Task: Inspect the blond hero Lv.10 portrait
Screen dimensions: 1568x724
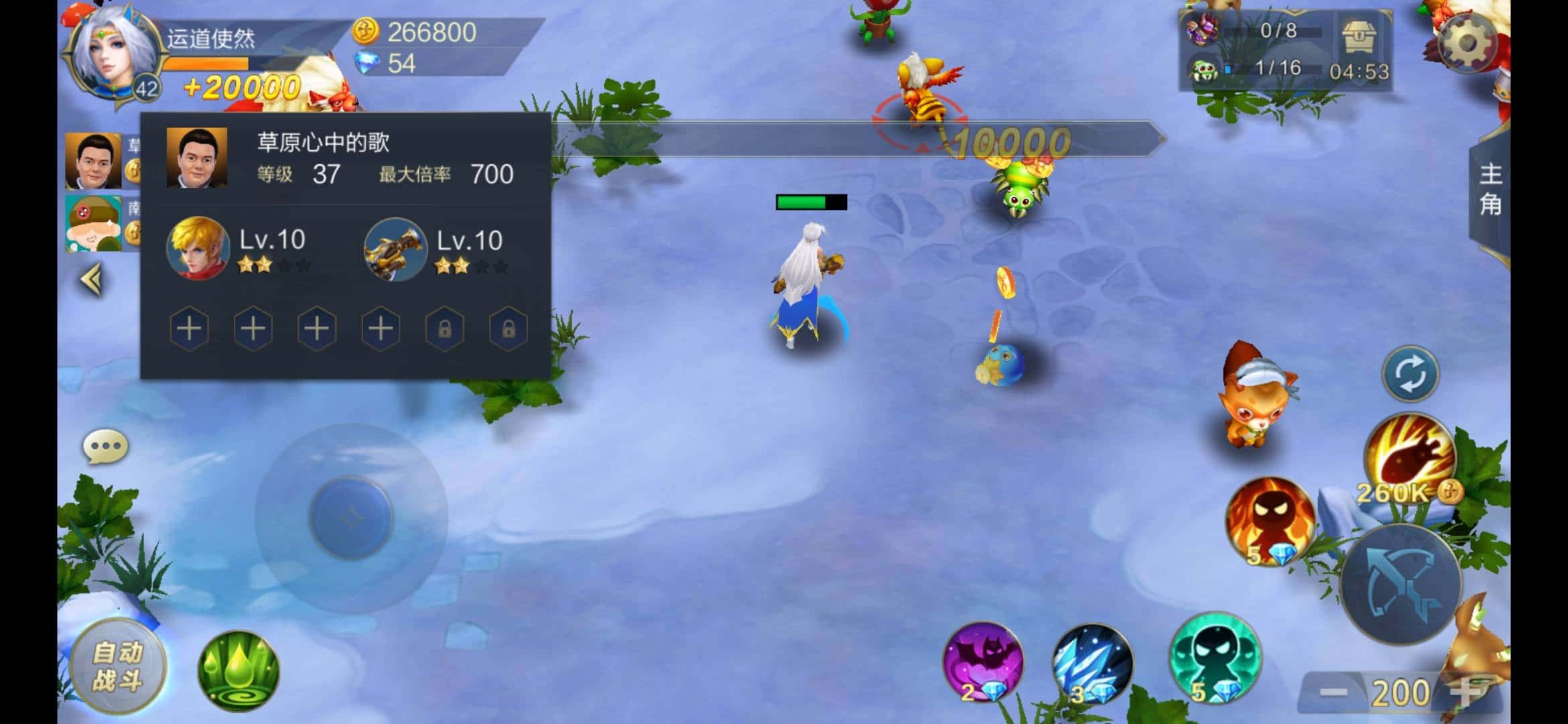Action: click(x=198, y=248)
